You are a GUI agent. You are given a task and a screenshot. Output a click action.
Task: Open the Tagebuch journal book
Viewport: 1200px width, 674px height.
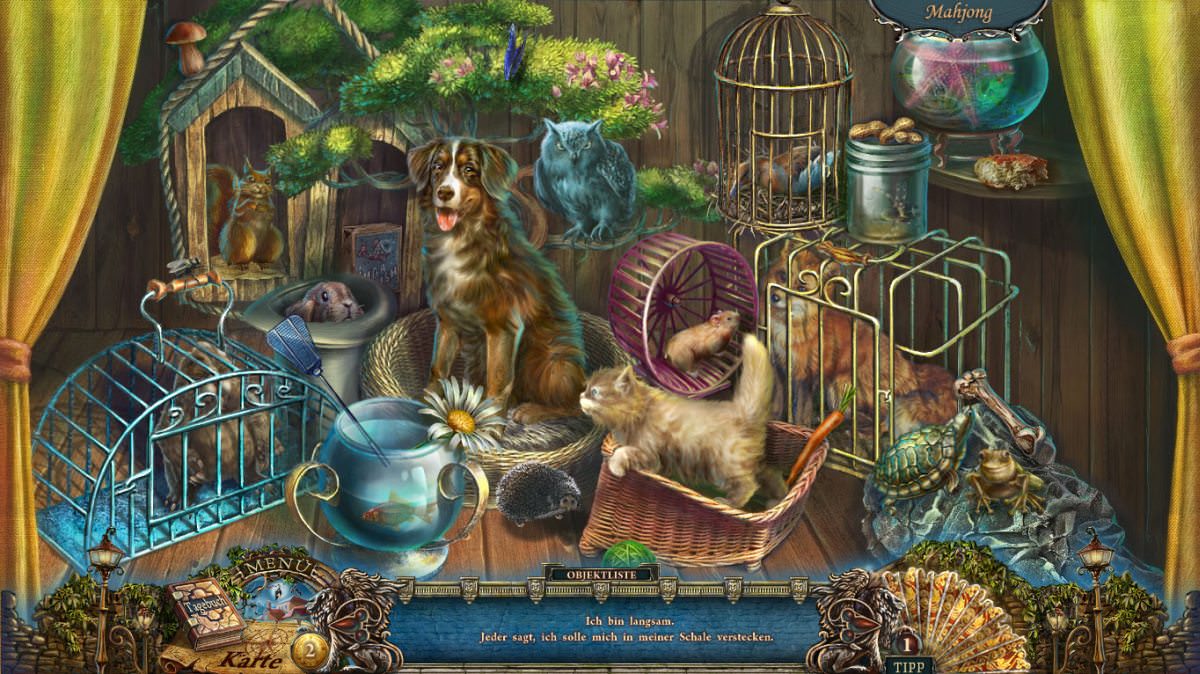[205, 611]
